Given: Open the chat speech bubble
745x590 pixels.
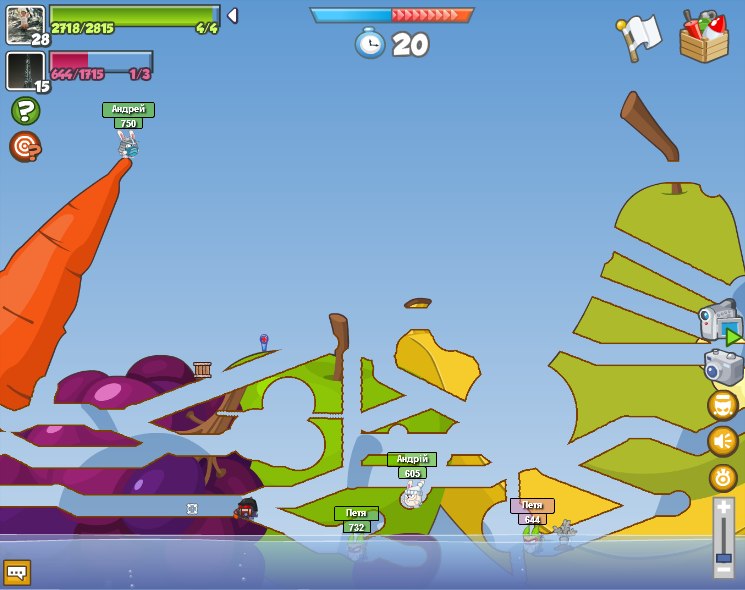Looking at the screenshot, I should (x=17, y=572).
